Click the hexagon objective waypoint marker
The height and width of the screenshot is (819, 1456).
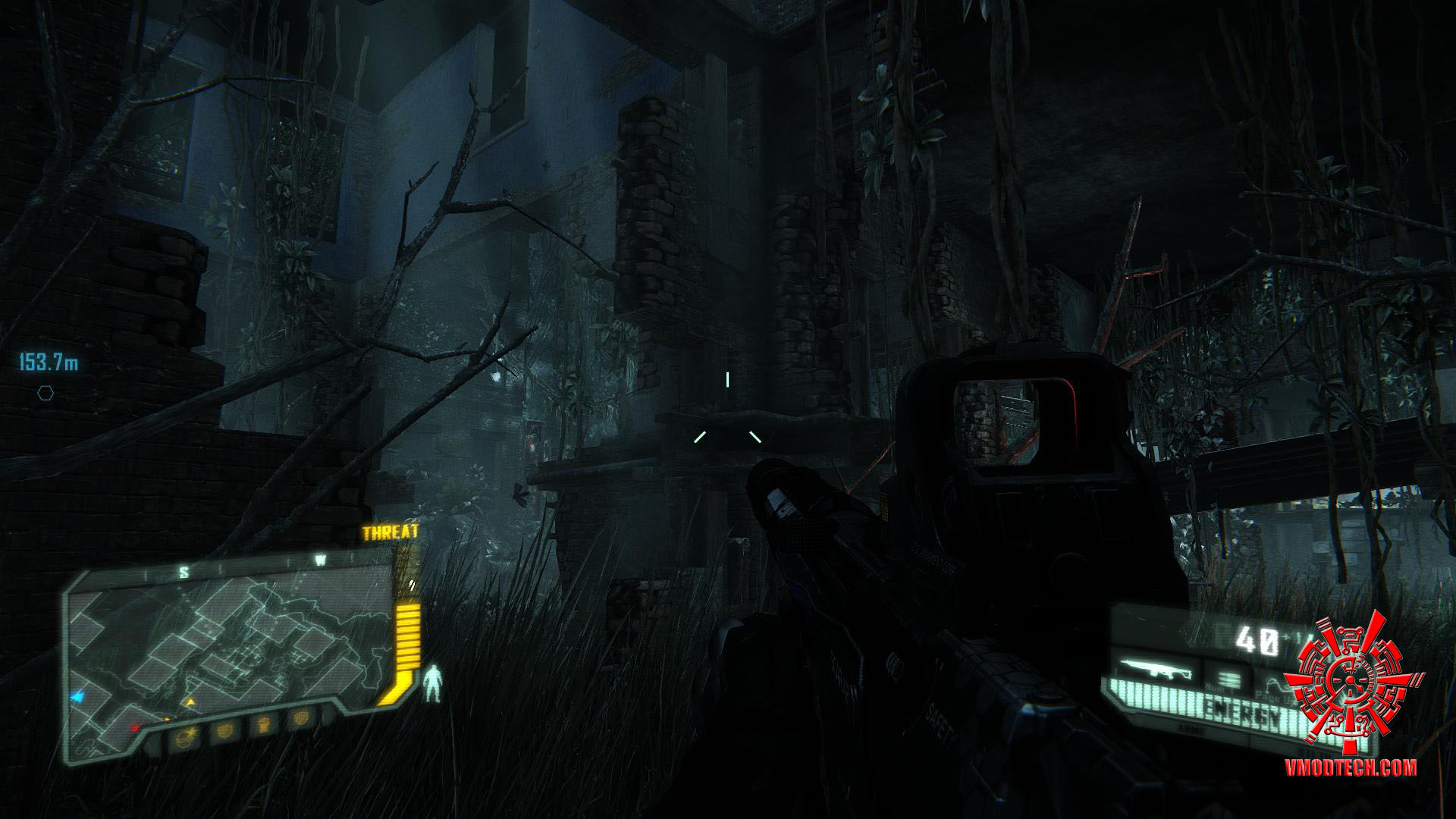pyautogui.click(x=45, y=393)
